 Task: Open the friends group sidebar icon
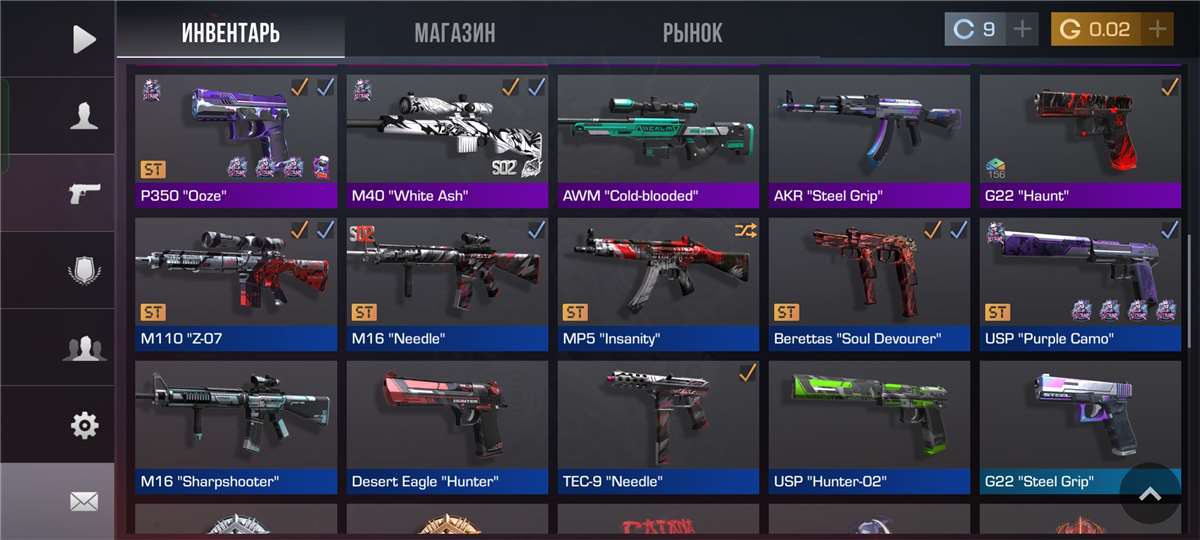click(84, 348)
